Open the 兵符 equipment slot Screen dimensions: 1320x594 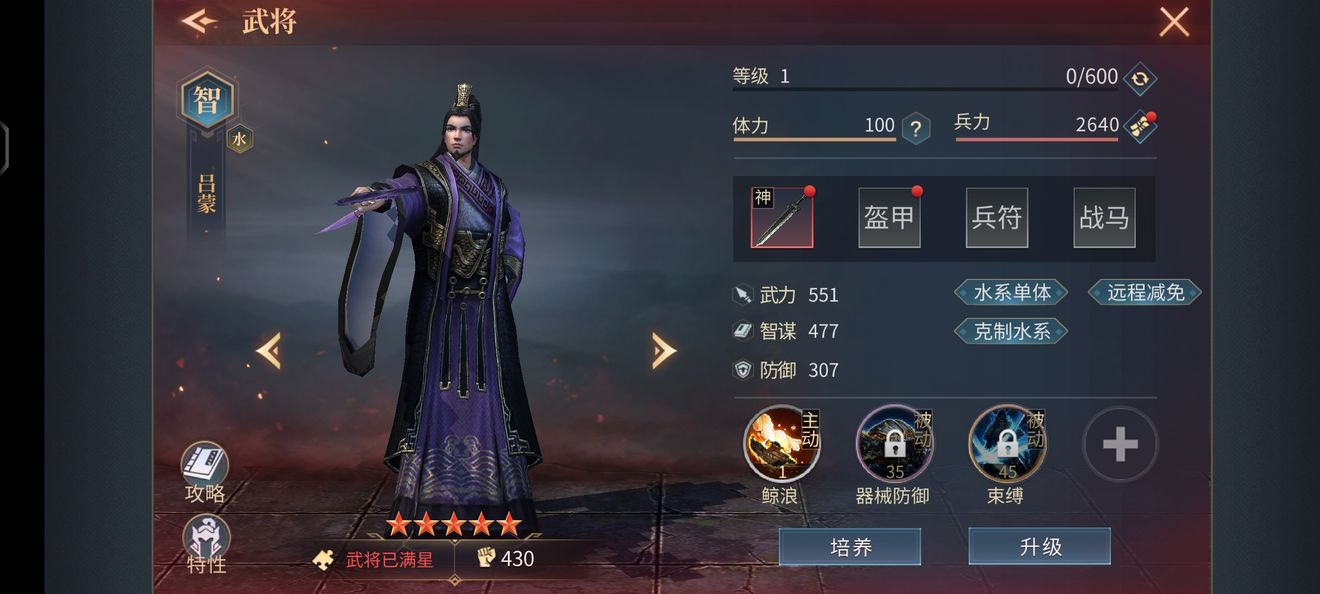click(996, 217)
